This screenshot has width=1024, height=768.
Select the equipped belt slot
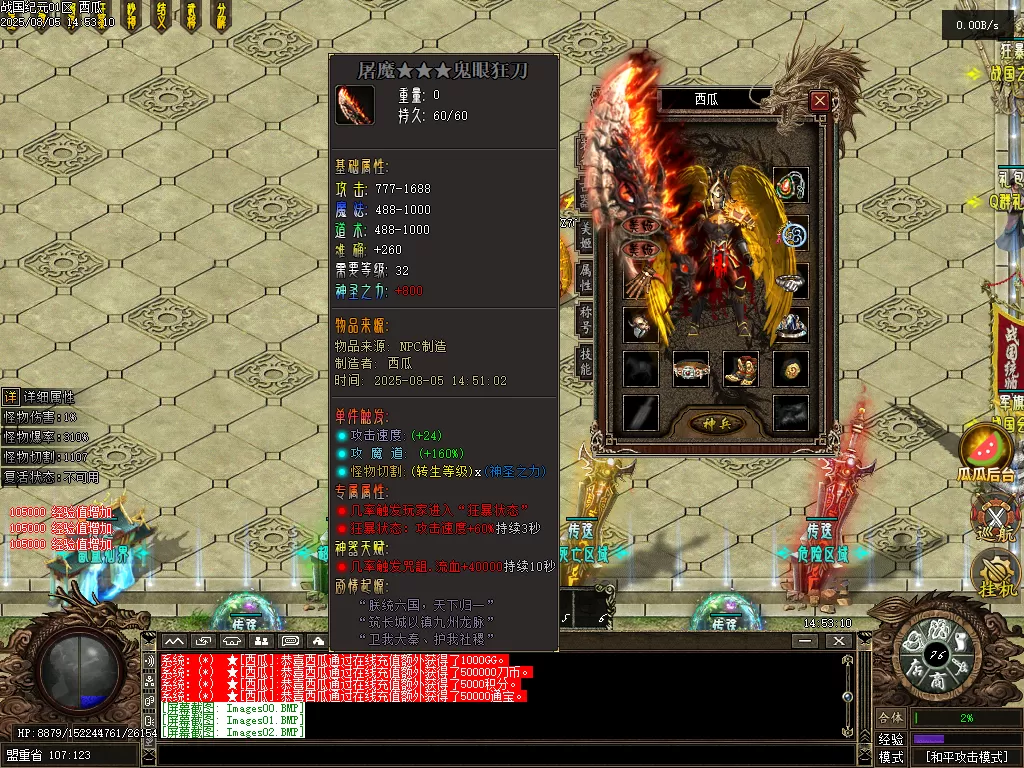tap(691, 369)
